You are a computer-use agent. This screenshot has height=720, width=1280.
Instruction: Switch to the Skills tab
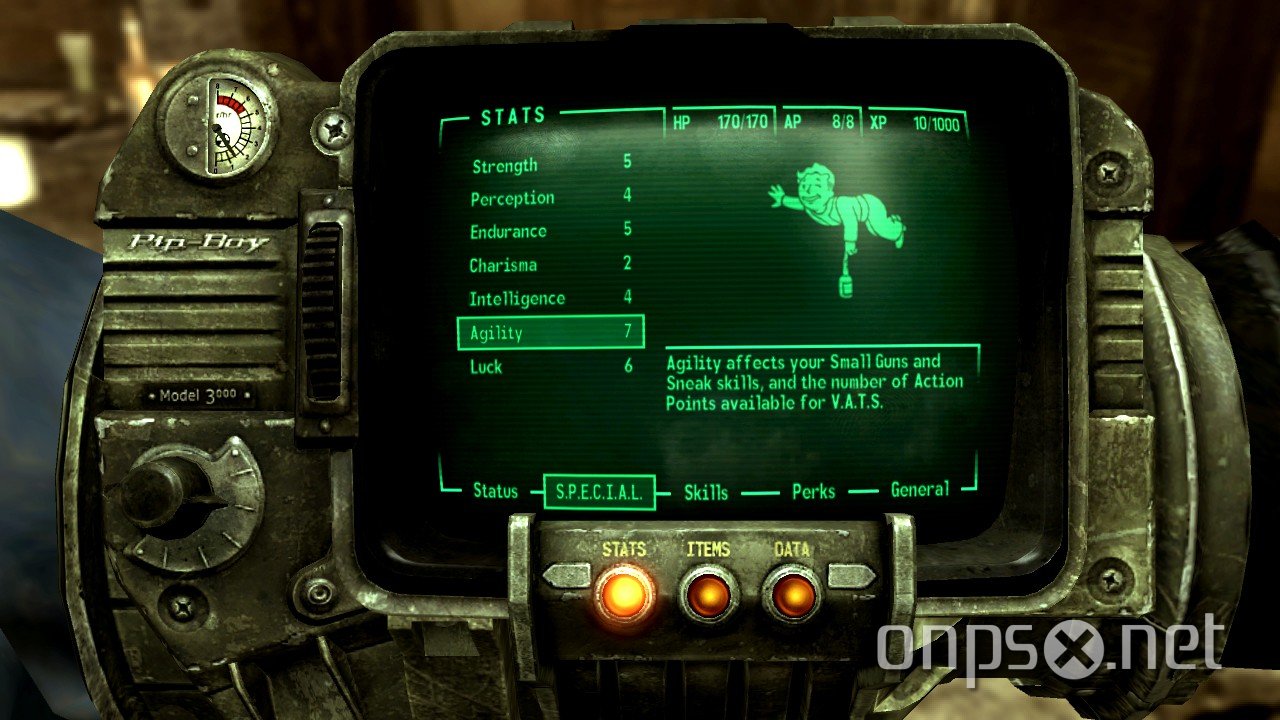tap(706, 492)
